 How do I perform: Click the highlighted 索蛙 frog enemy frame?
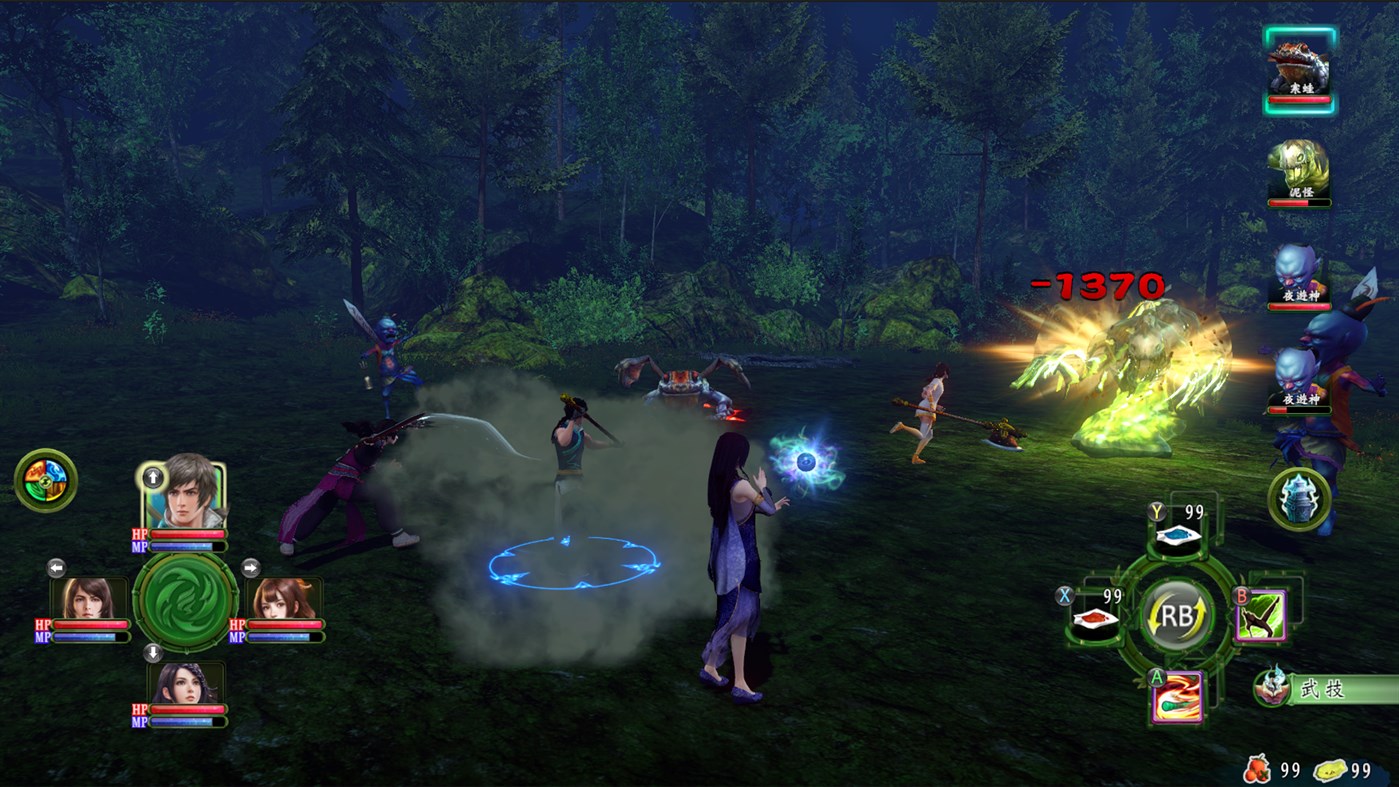pos(1299,70)
